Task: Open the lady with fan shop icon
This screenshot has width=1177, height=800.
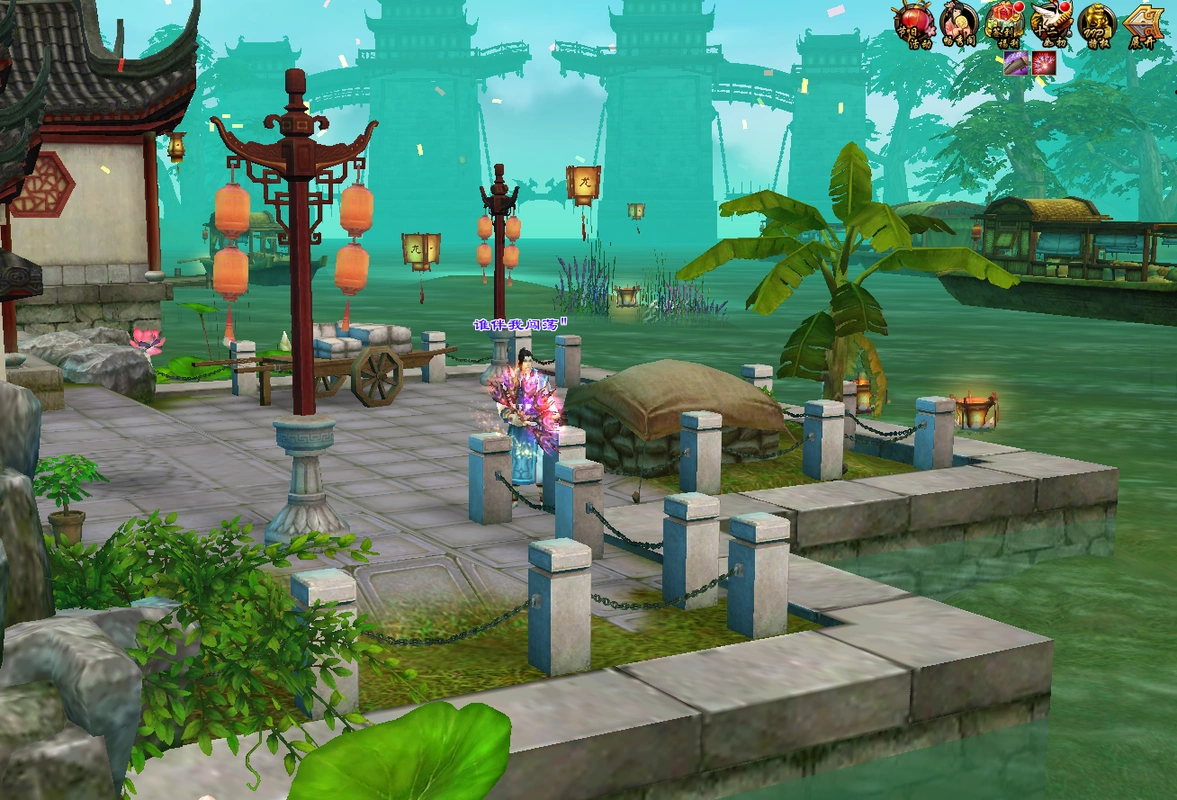Action: [x=958, y=22]
